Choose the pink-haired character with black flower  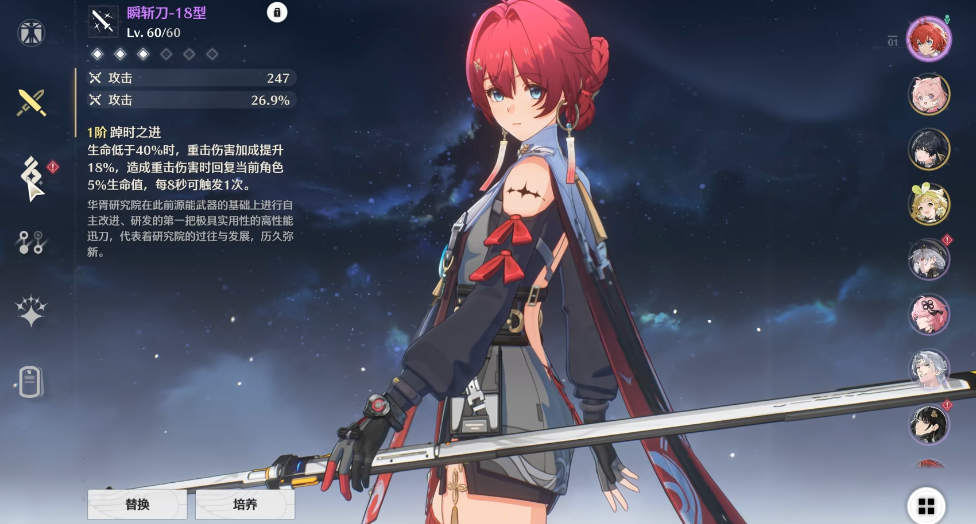[x=928, y=314]
